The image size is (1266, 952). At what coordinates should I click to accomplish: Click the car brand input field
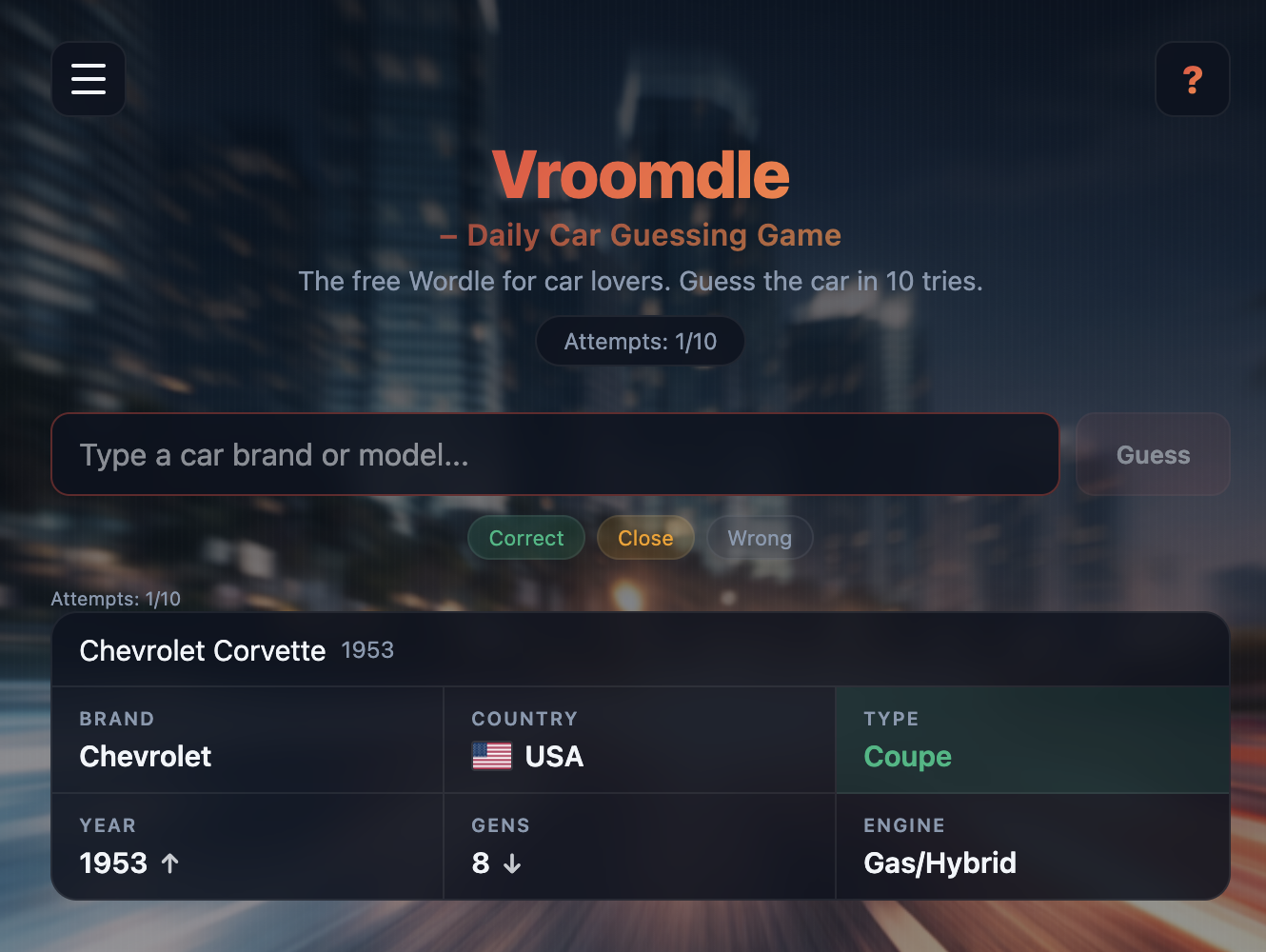point(555,455)
